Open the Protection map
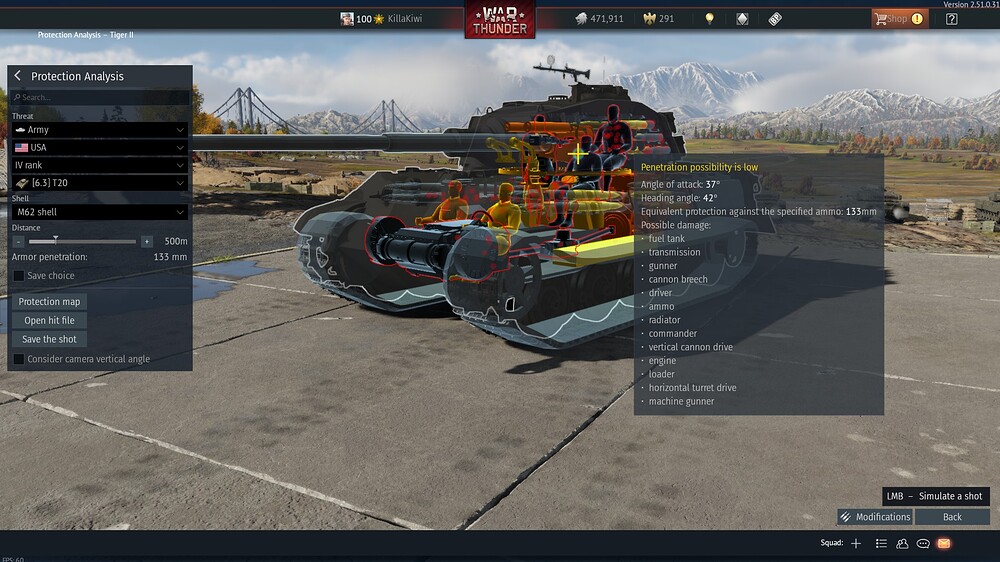This screenshot has height=562, width=1000. click(49, 302)
